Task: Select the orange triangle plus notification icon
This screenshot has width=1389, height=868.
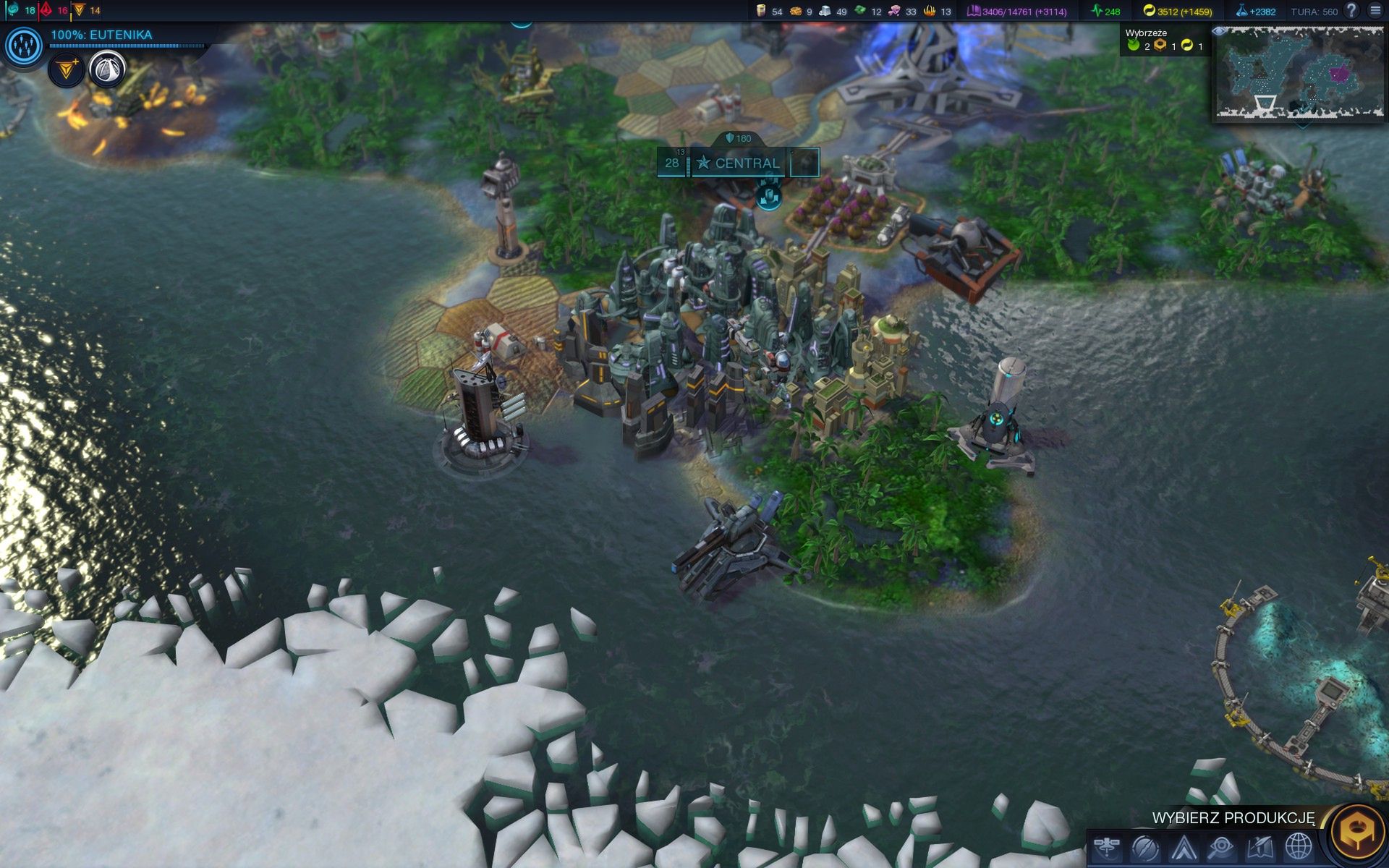Action: coord(67,69)
